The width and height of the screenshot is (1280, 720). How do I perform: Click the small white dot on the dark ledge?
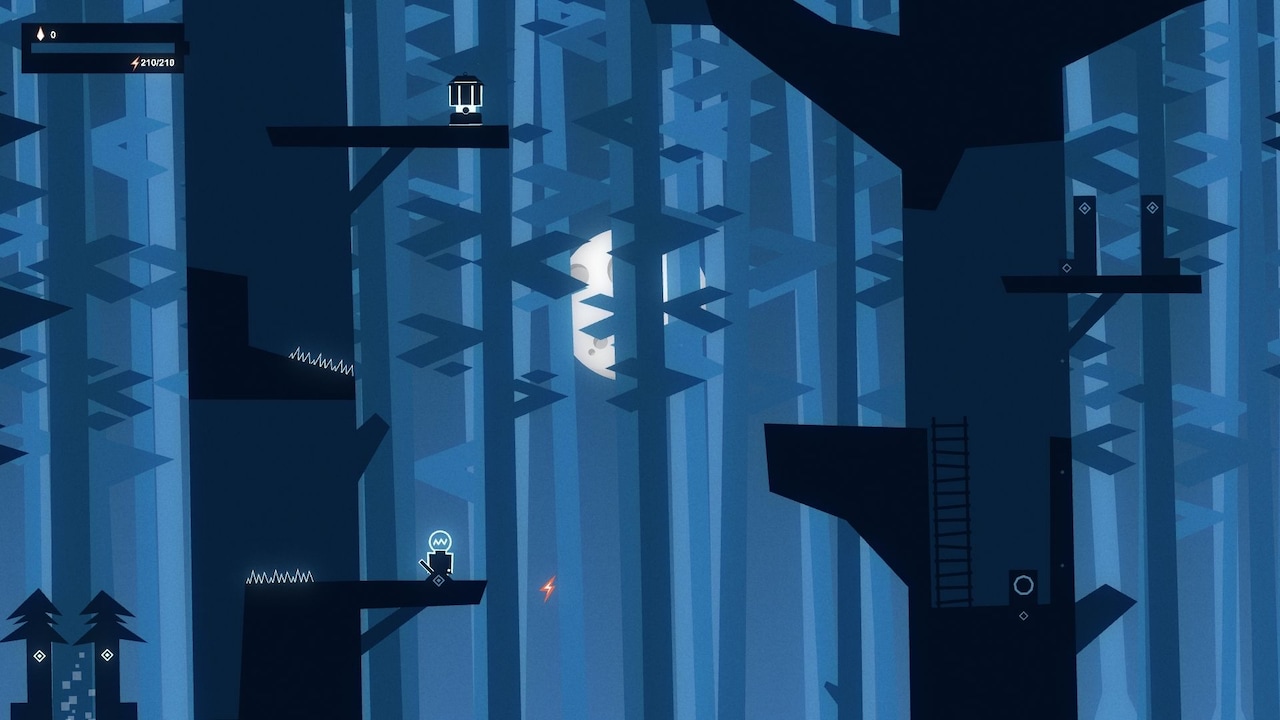tap(1062, 565)
